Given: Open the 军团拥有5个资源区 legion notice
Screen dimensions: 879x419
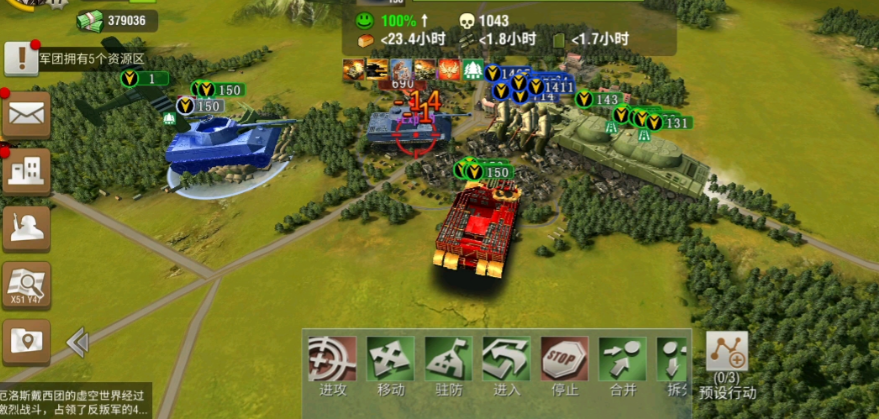Looking at the screenshot, I should point(92,59).
